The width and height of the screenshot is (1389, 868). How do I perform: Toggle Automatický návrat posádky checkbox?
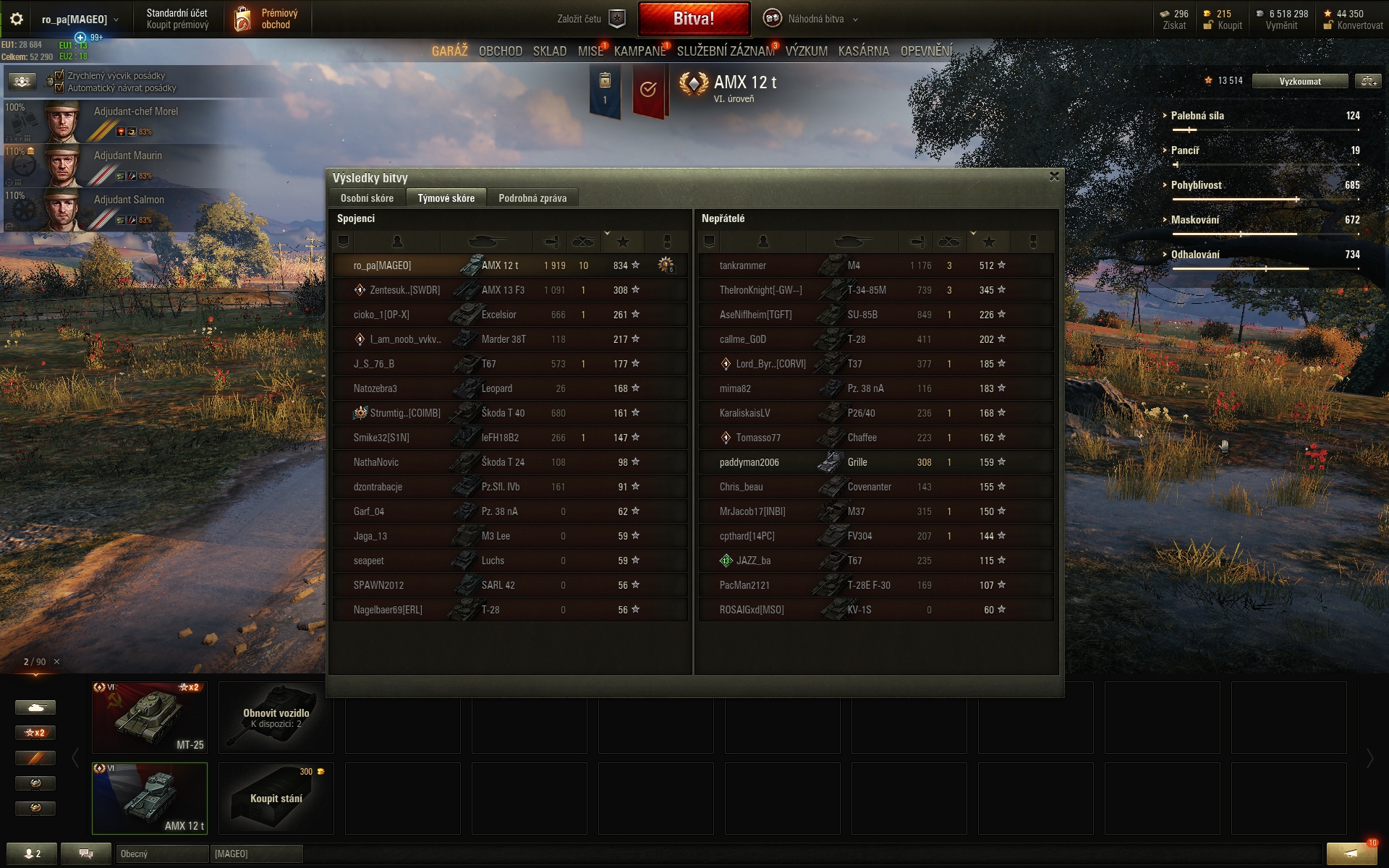[59, 88]
